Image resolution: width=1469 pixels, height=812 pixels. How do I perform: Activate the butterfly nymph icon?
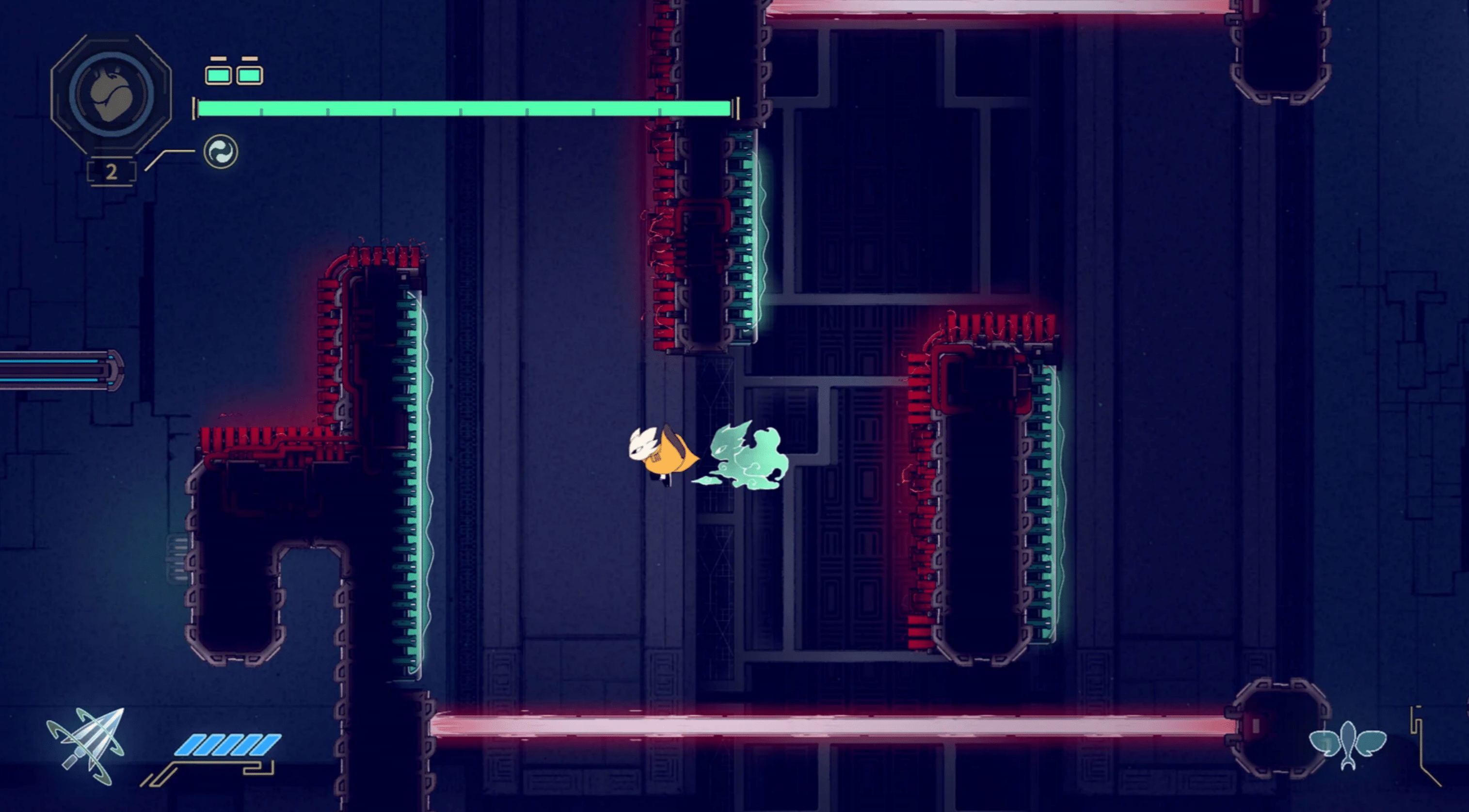tap(1347, 743)
